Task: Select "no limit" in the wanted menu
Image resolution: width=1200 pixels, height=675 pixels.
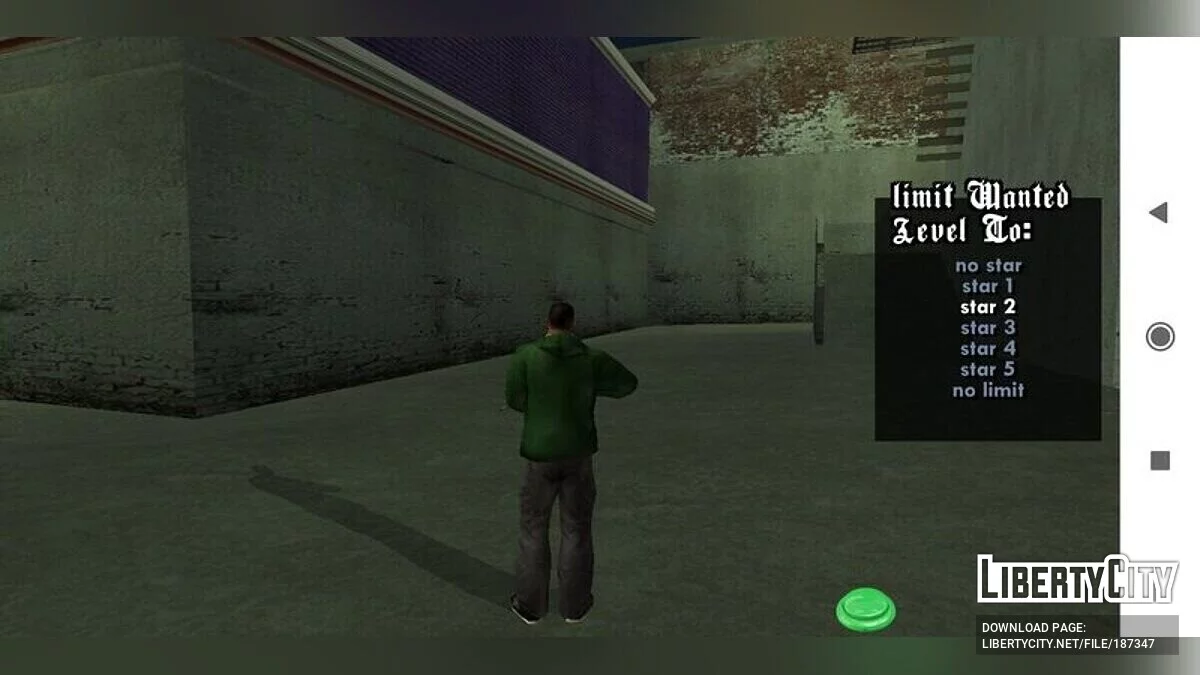Action: (x=988, y=391)
